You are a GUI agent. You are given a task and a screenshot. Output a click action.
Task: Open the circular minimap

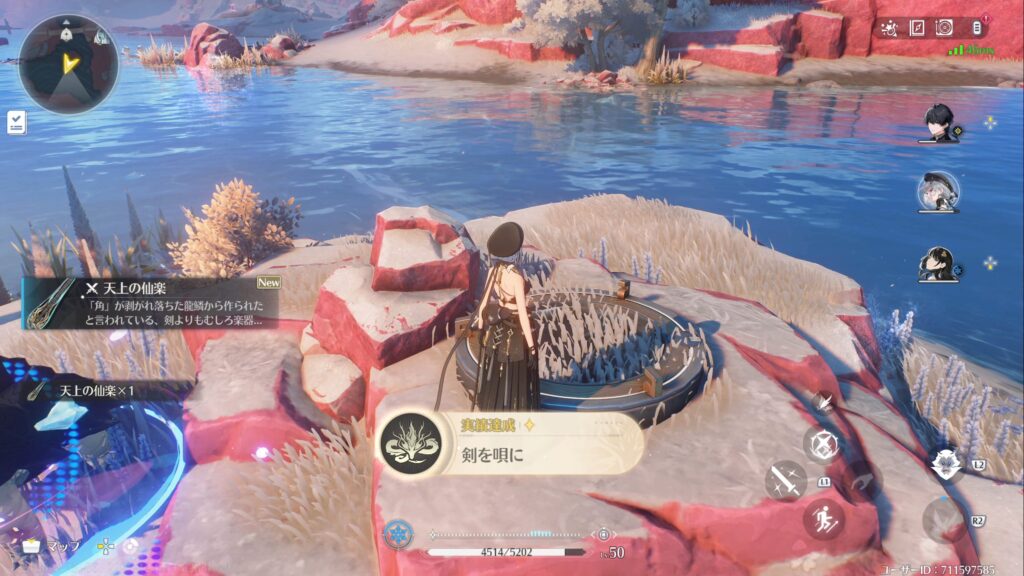click(x=68, y=63)
